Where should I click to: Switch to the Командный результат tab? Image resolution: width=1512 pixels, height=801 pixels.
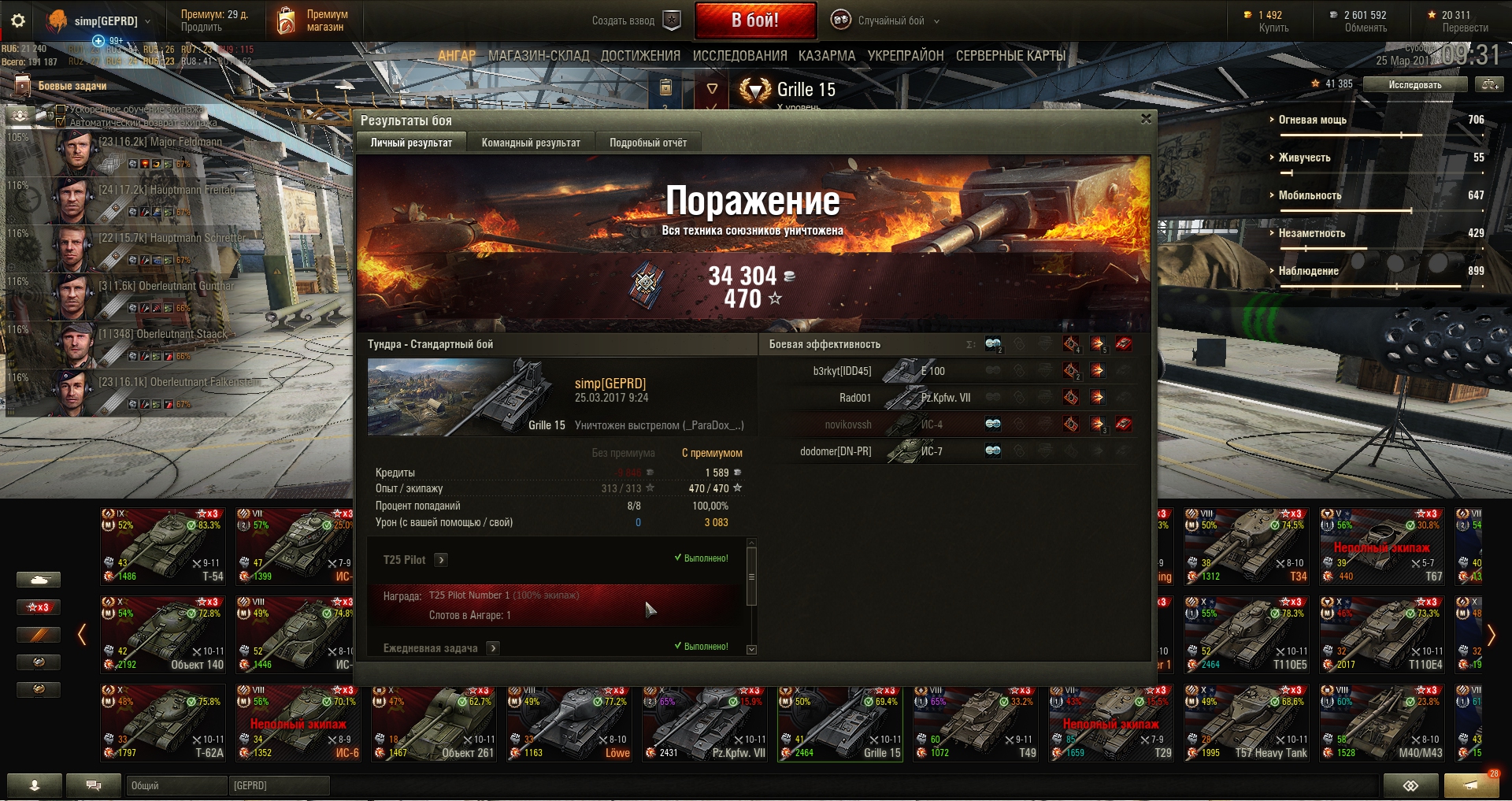531,143
